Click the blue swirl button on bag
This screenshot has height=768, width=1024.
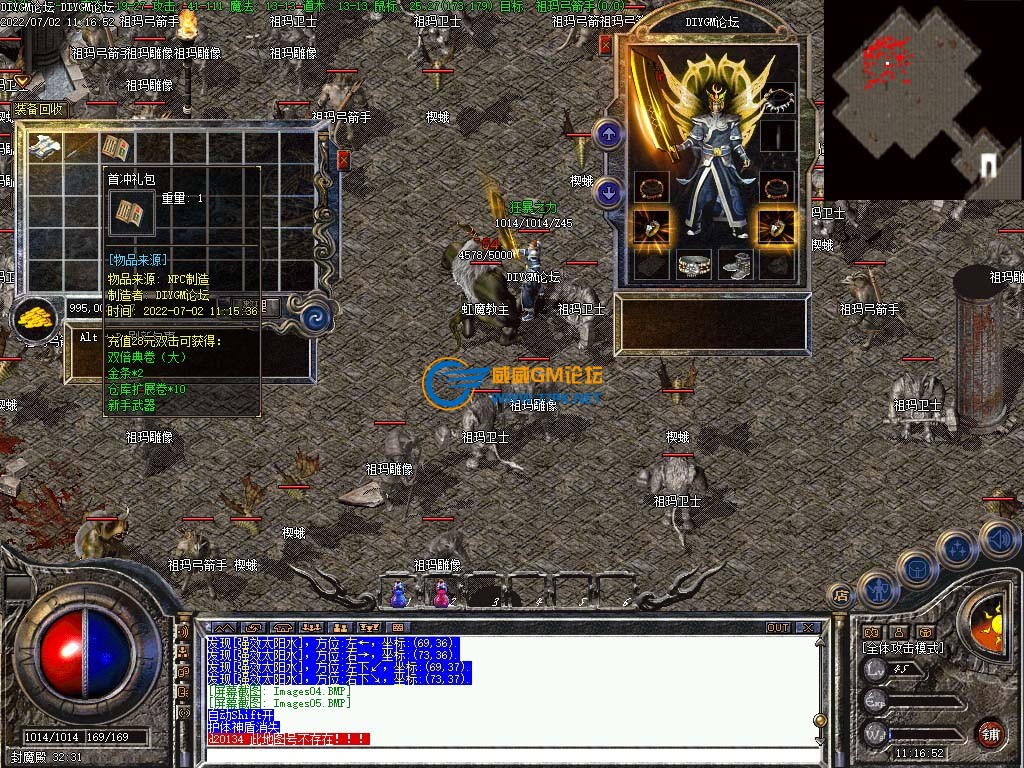click(317, 317)
